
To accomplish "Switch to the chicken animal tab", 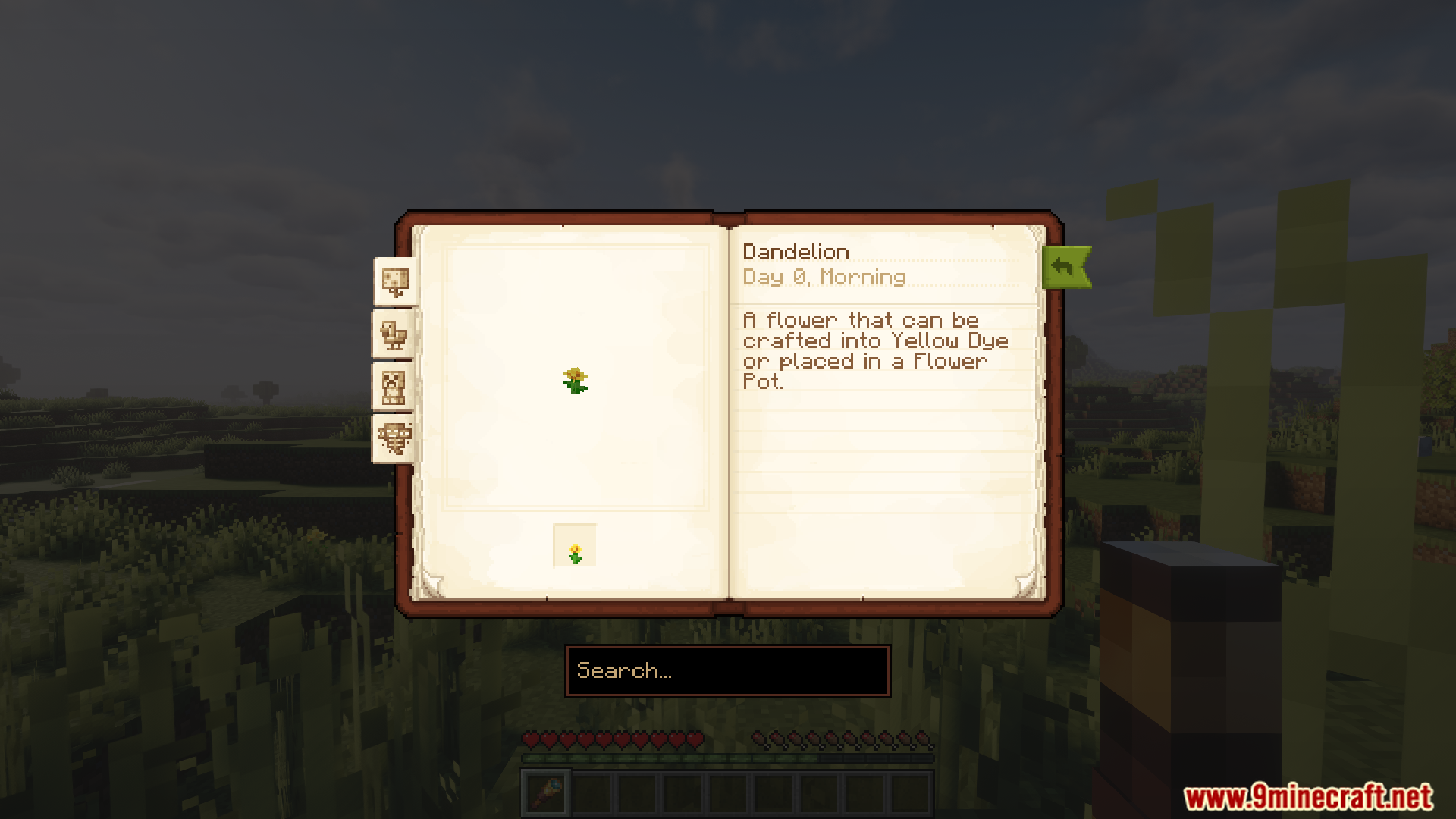I will pos(394,334).
